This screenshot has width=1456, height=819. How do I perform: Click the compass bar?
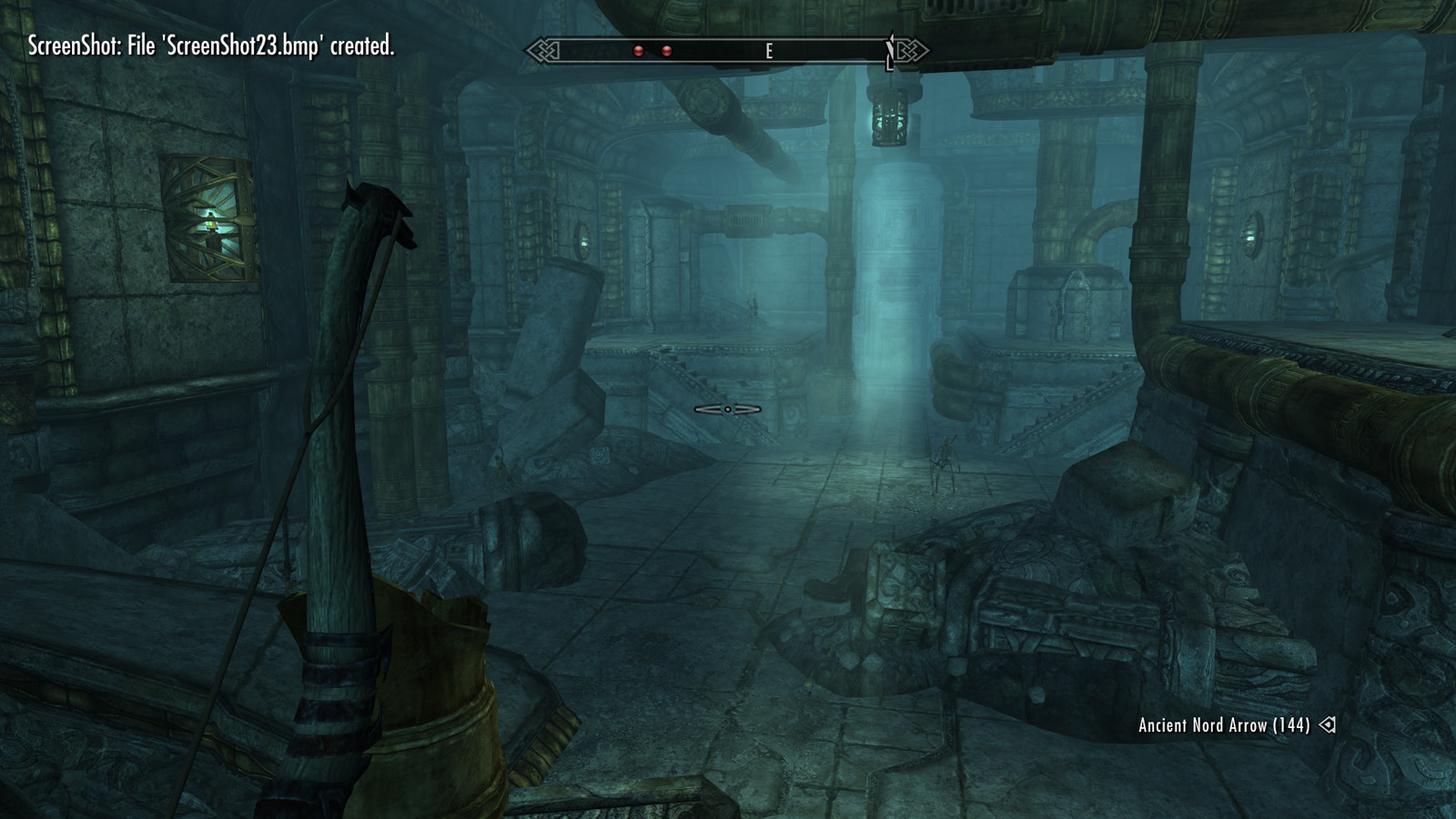(x=727, y=51)
